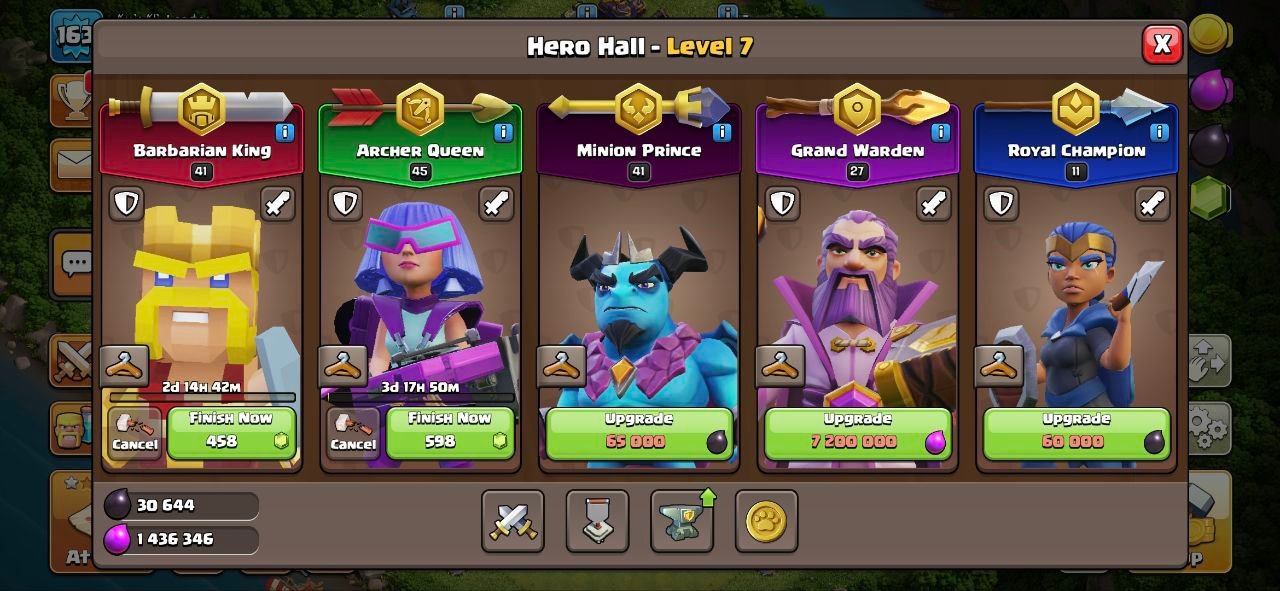Open Grand Warden's sword equipment slot
This screenshot has height=591, width=1280.
(934, 203)
